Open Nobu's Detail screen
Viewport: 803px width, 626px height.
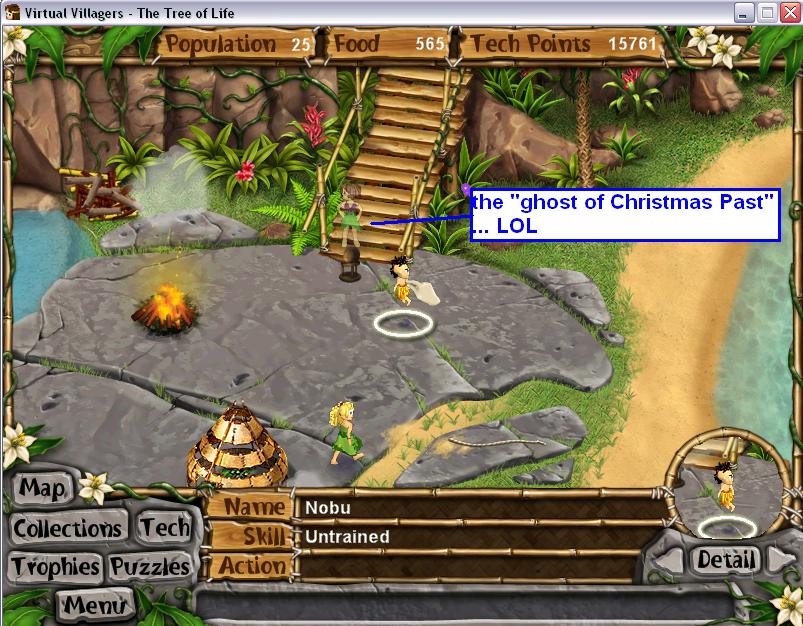click(725, 559)
